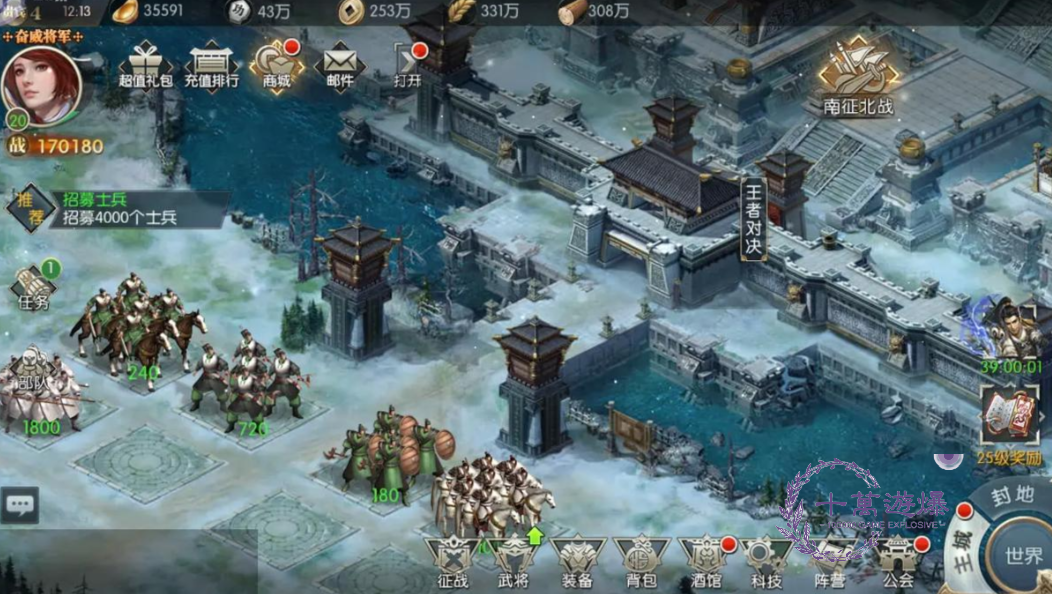The width and height of the screenshot is (1052, 594).
Task: Open the 征战 battle menu
Action: [452, 562]
